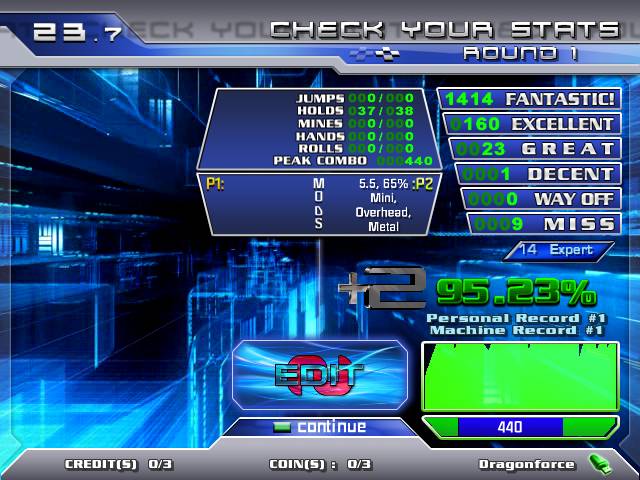Click the green memory card icon beside Dragonforce
The image size is (640, 480).
[x=598, y=463]
